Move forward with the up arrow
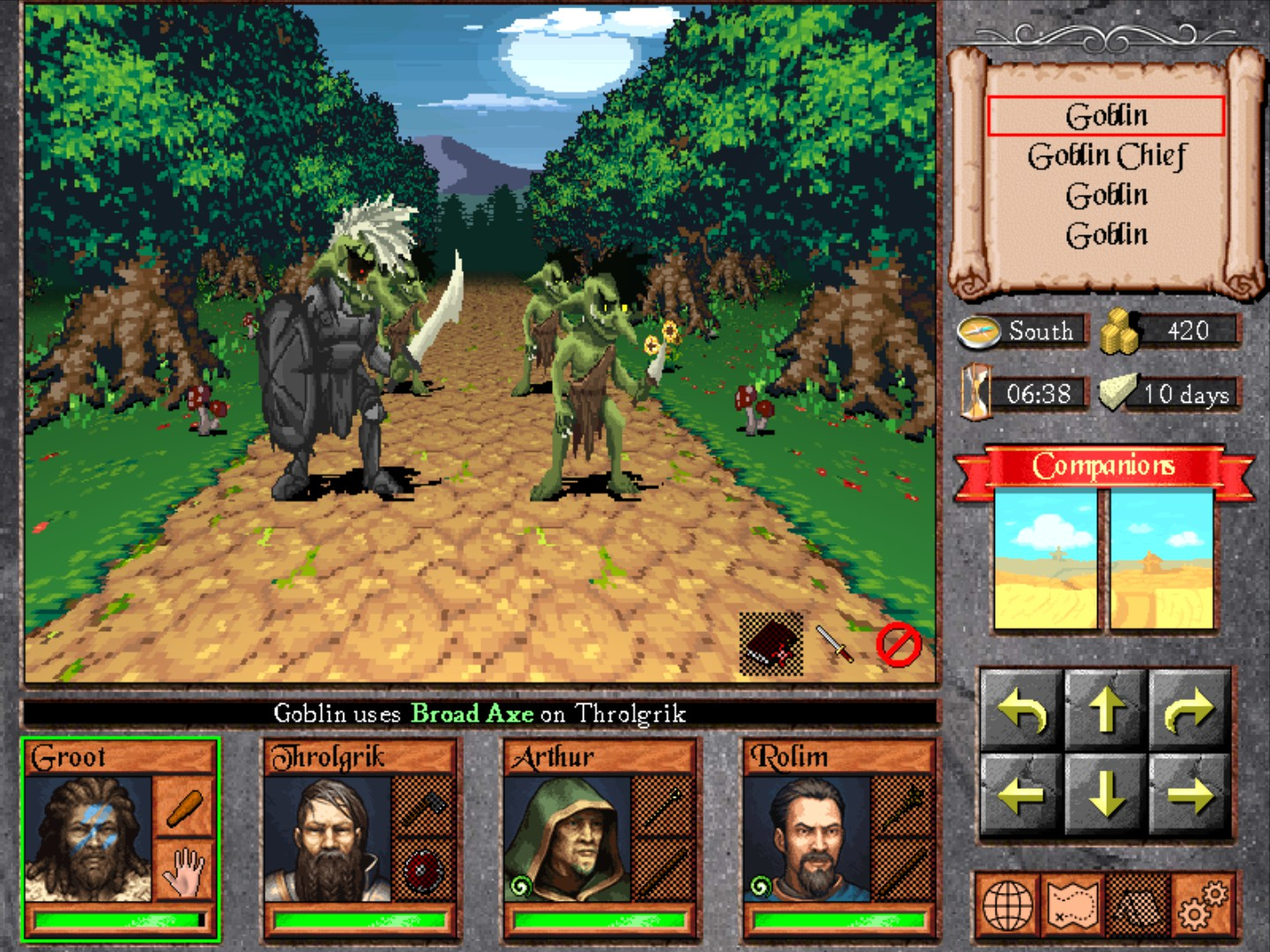 pos(1106,710)
